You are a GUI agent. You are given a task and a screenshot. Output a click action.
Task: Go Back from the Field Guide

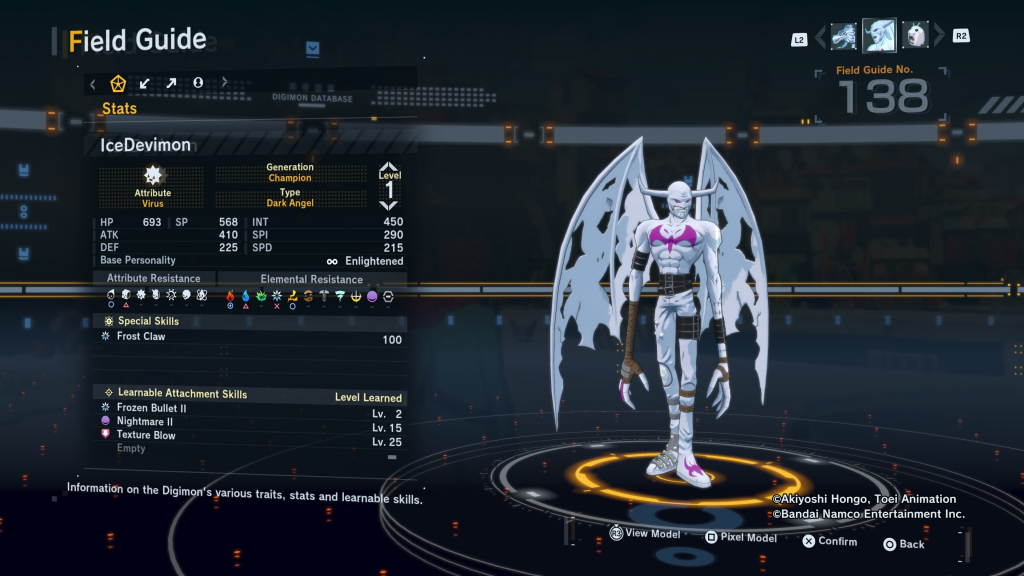pyautogui.click(x=903, y=544)
